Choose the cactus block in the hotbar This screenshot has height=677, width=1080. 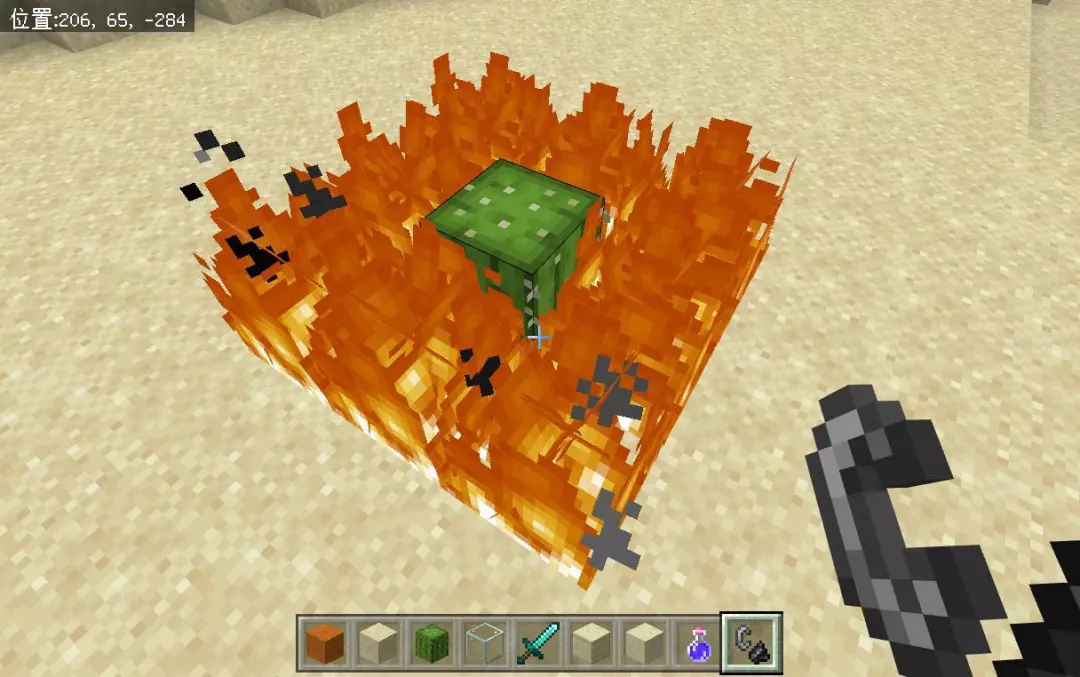coord(429,642)
